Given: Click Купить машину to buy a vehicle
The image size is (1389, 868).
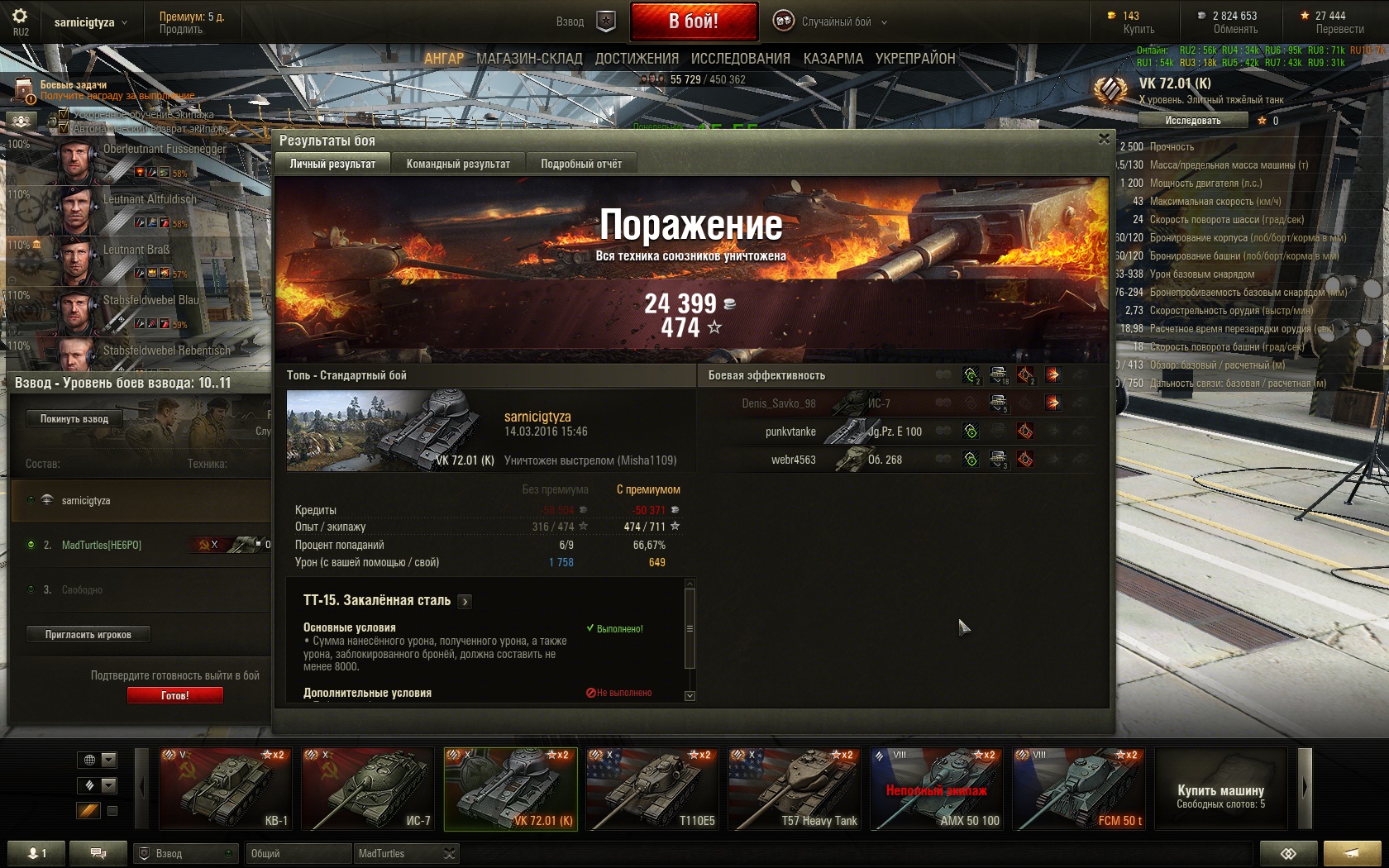Looking at the screenshot, I should point(1220,789).
